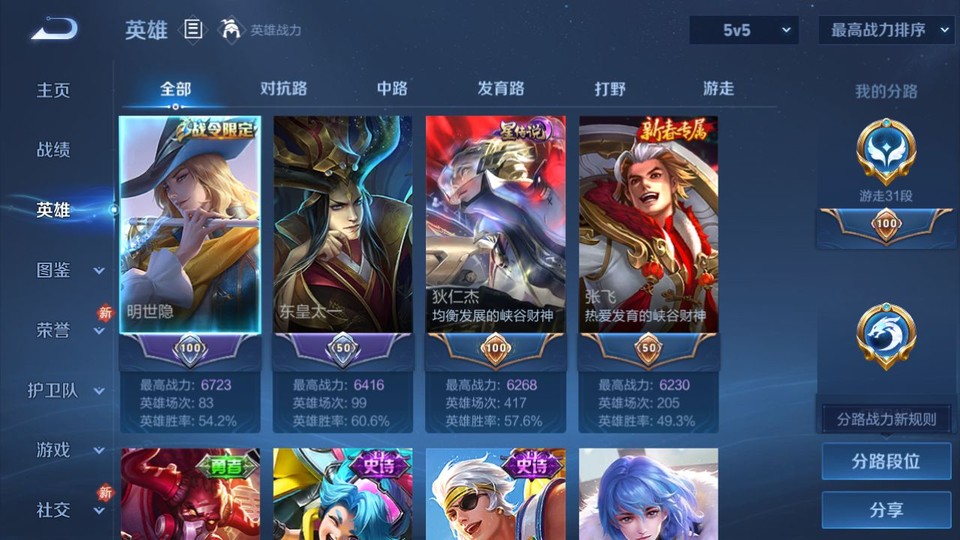Select the 明世隐 hero card
960x540 pixels.
tap(190, 225)
